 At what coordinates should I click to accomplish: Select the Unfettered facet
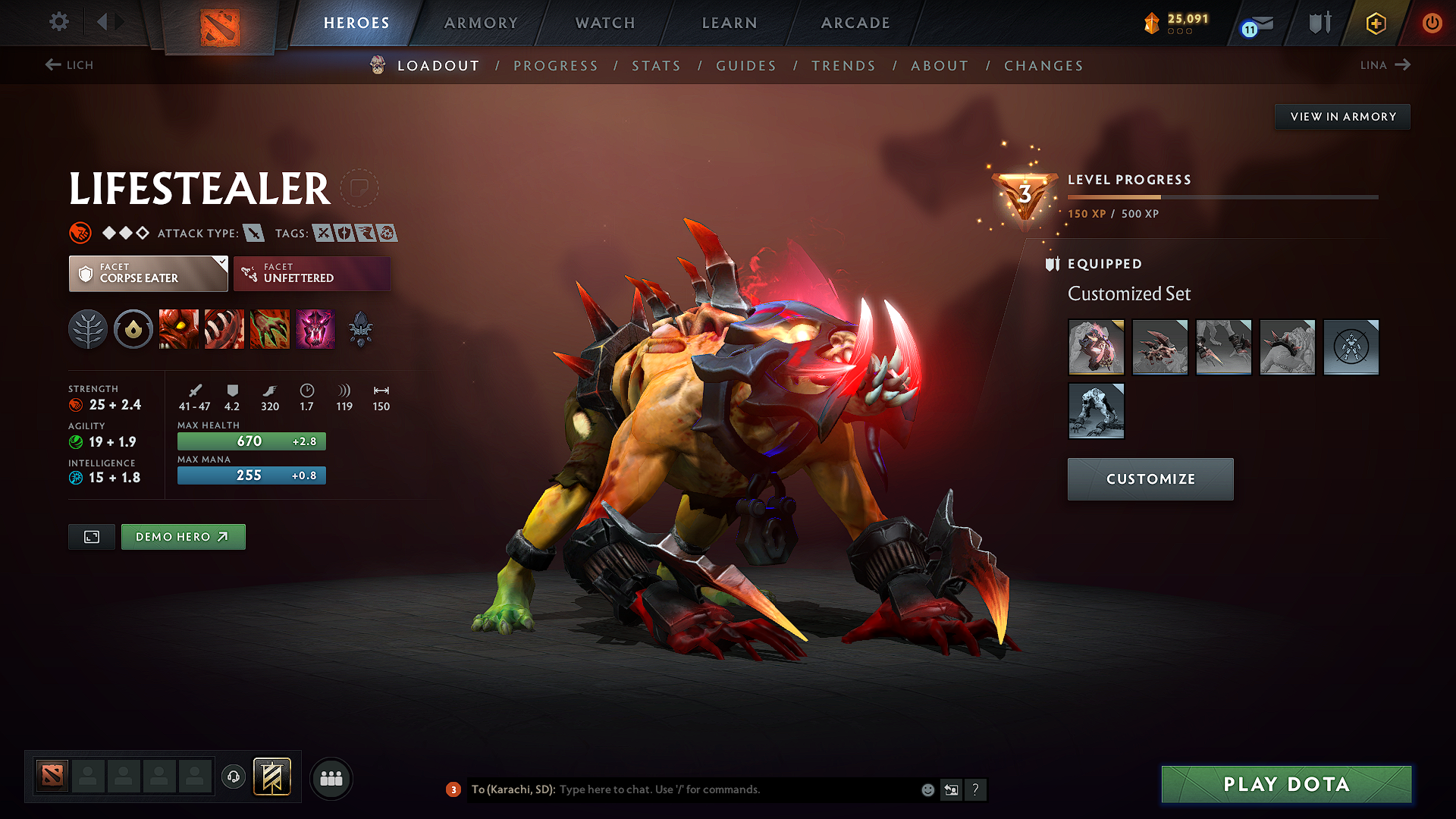[312, 273]
